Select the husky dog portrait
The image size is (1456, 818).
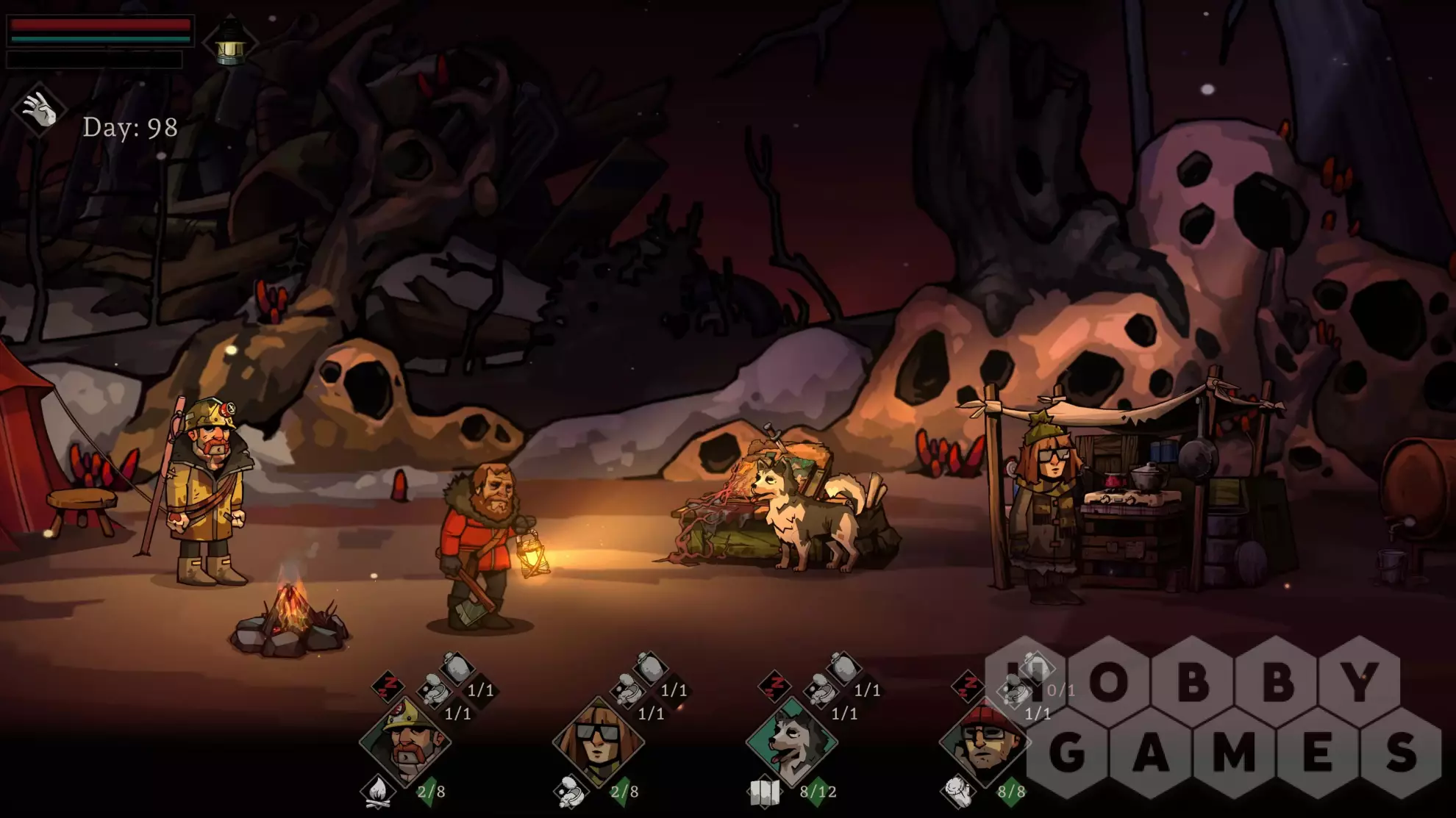click(791, 741)
